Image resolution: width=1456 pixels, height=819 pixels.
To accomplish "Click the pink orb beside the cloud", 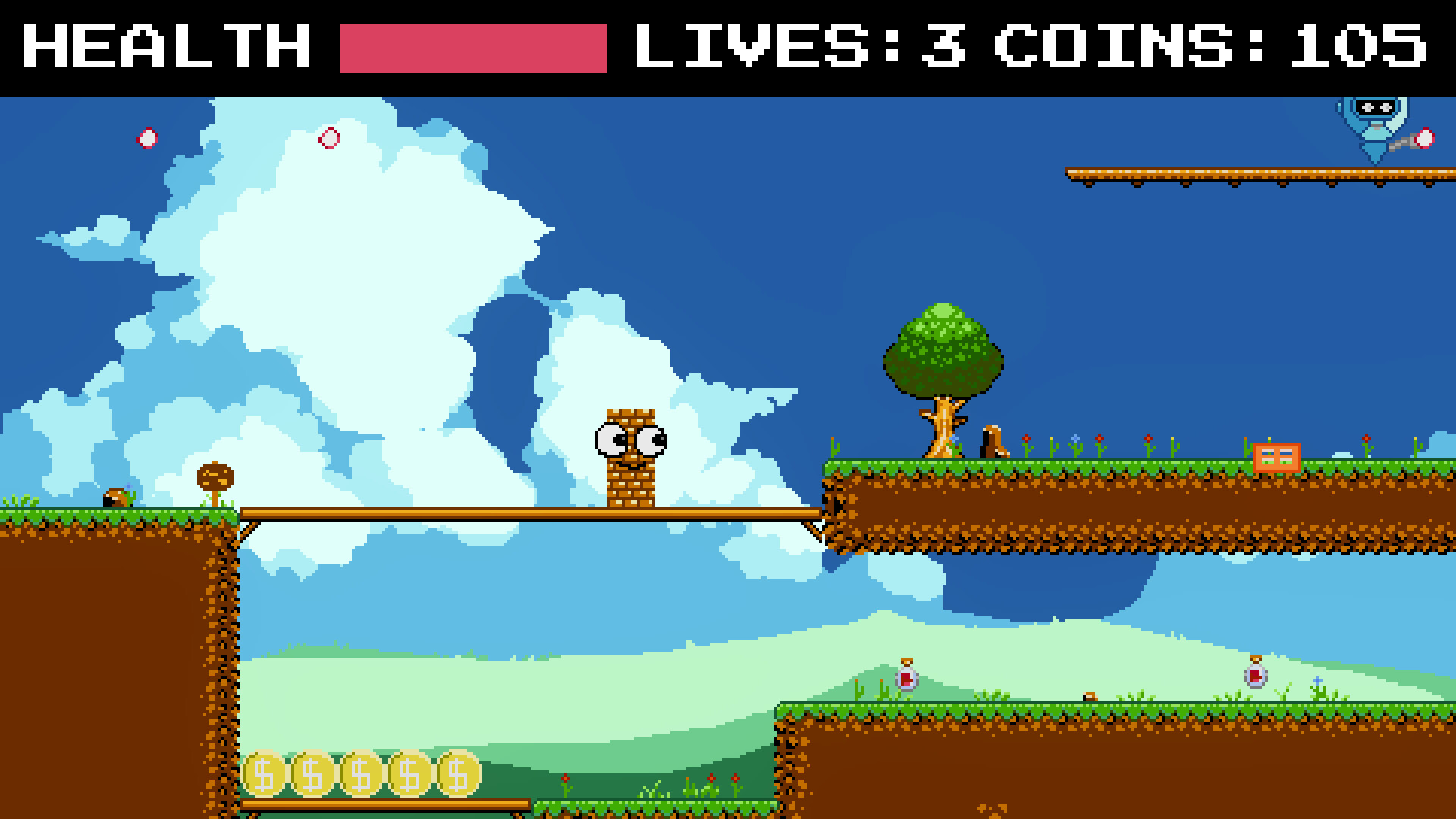I will click(330, 138).
